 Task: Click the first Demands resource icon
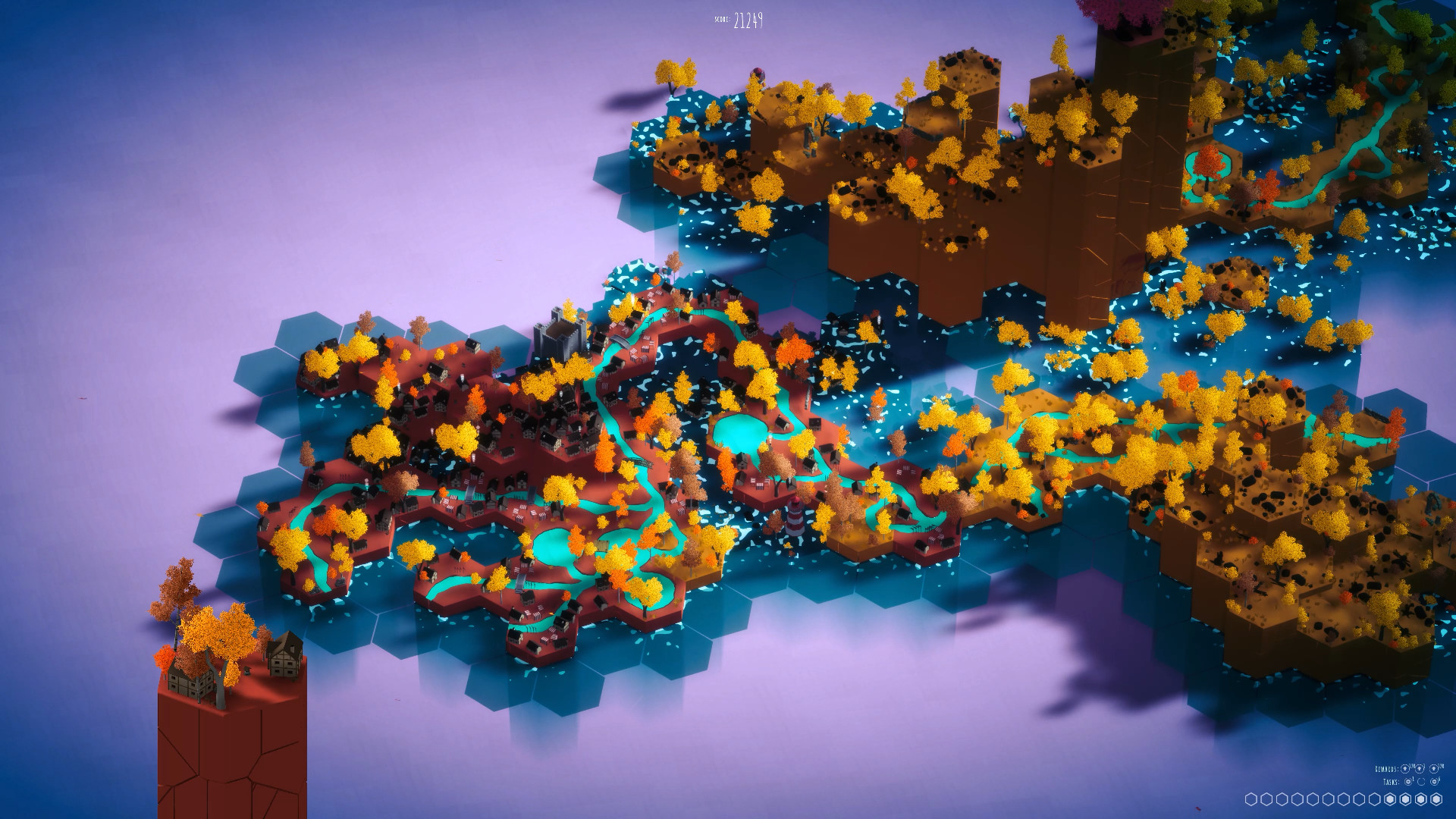[1404, 769]
